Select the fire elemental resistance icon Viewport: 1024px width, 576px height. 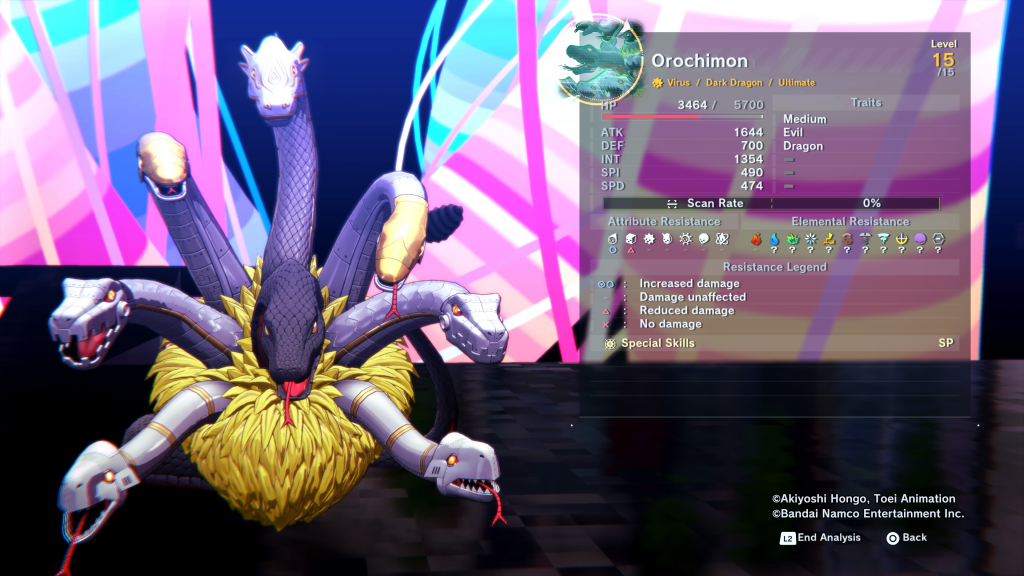757,239
